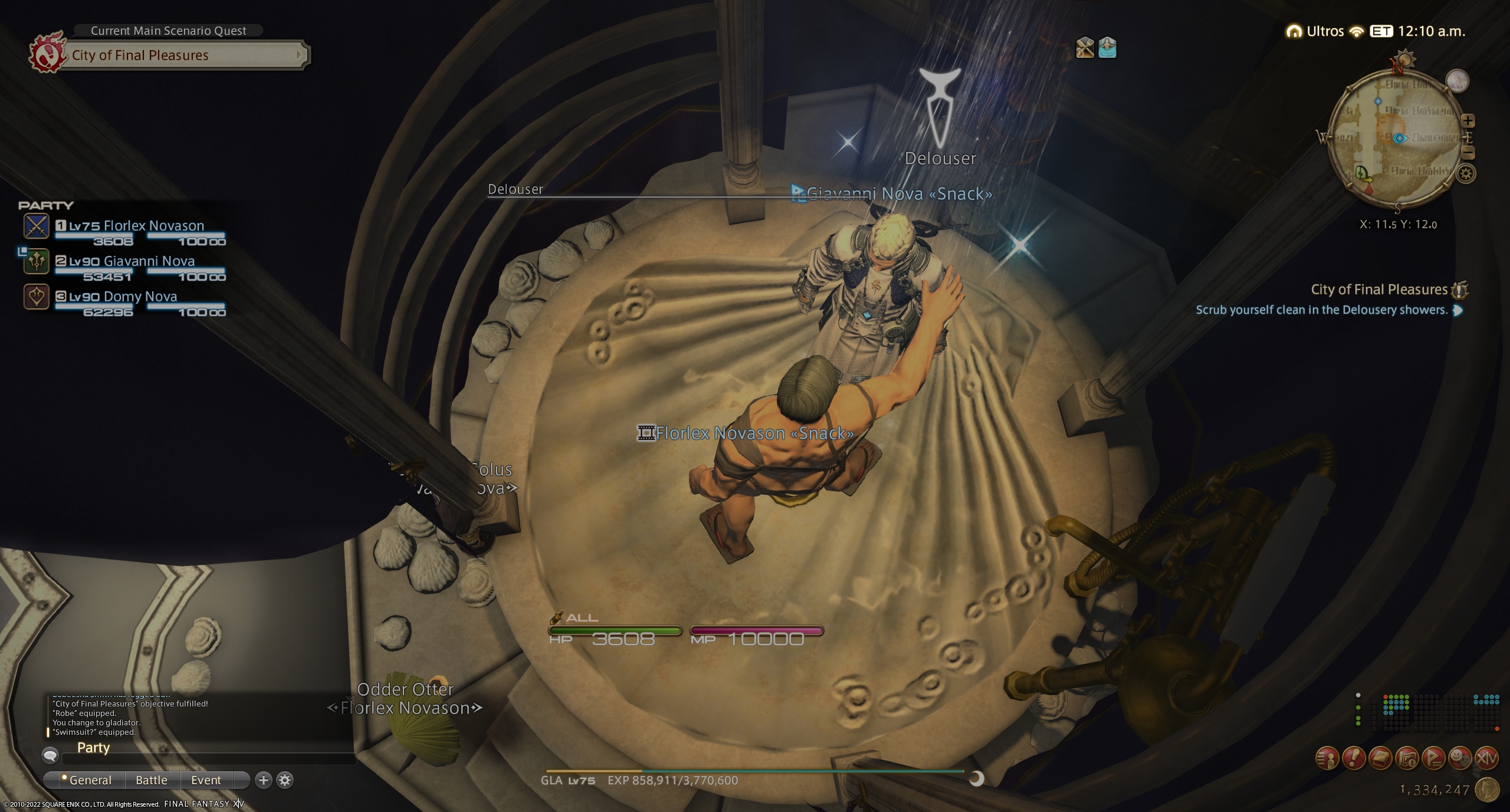
Task: Open minimap settings gear
Action: (1466, 173)
